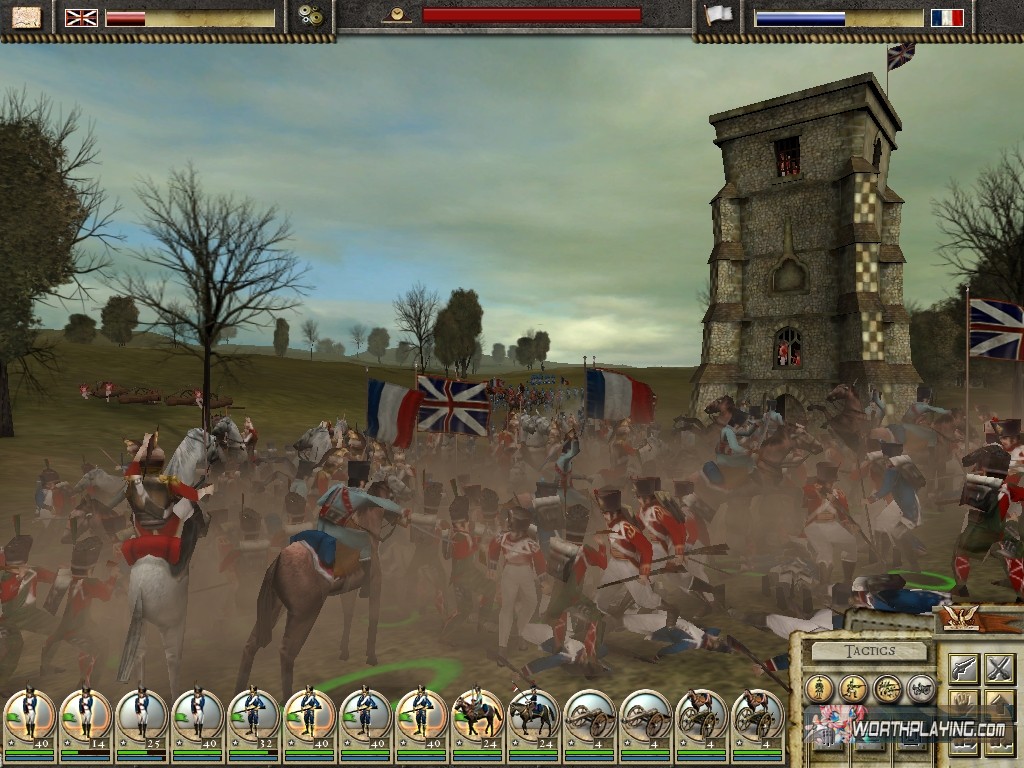1024x768 pixels.
Task: Choose the kneeling rifleman tactic
Action: (x=854, y=688)
